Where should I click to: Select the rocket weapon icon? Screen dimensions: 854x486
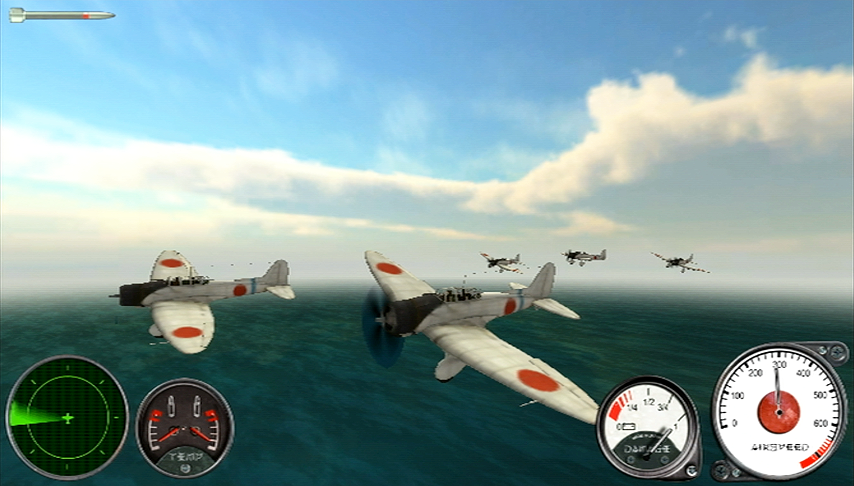coord(61,15)
